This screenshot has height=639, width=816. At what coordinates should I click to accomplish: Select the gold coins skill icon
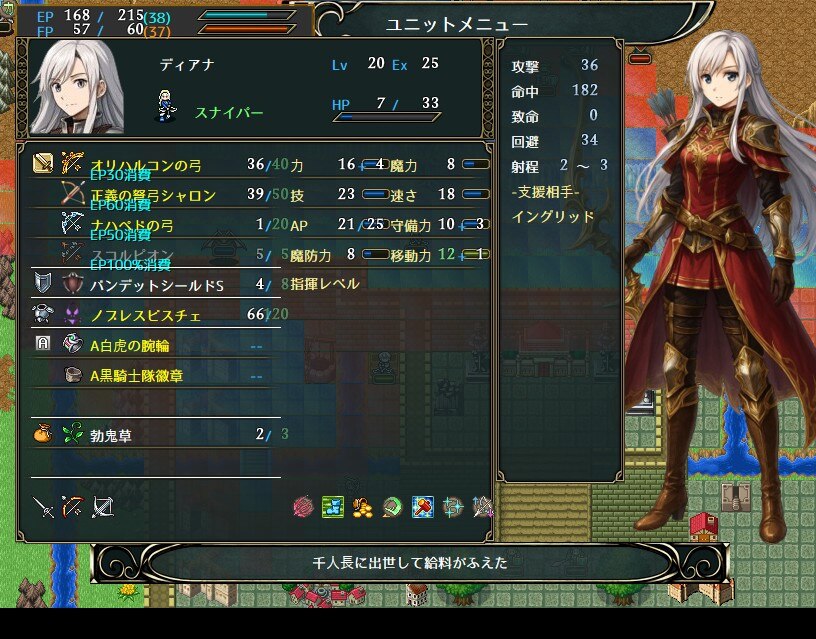tap(363, 508)
